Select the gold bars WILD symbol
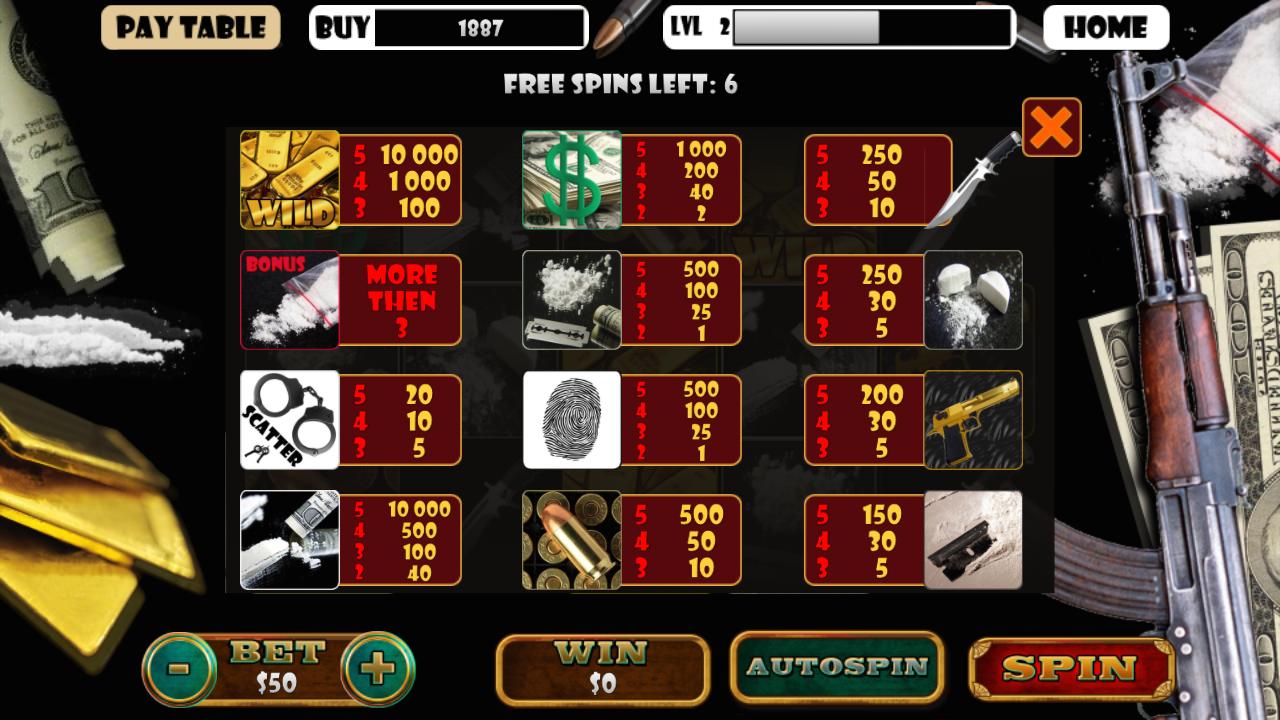The width and height of the screenshot is (1280, 720). tap(289, 180)
